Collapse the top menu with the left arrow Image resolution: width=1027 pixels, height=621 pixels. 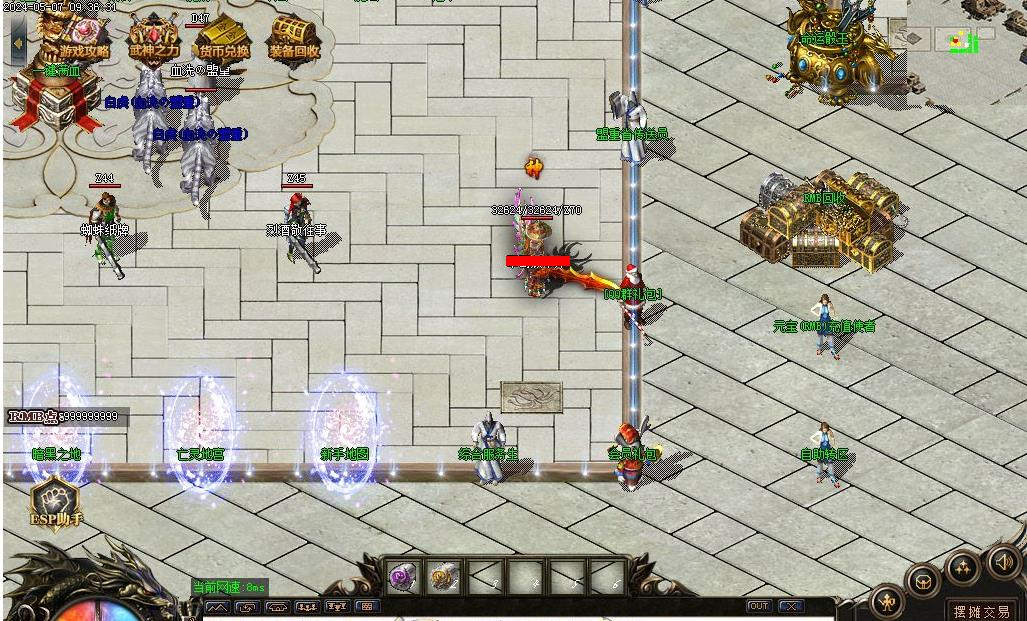(x=18, y=43)
